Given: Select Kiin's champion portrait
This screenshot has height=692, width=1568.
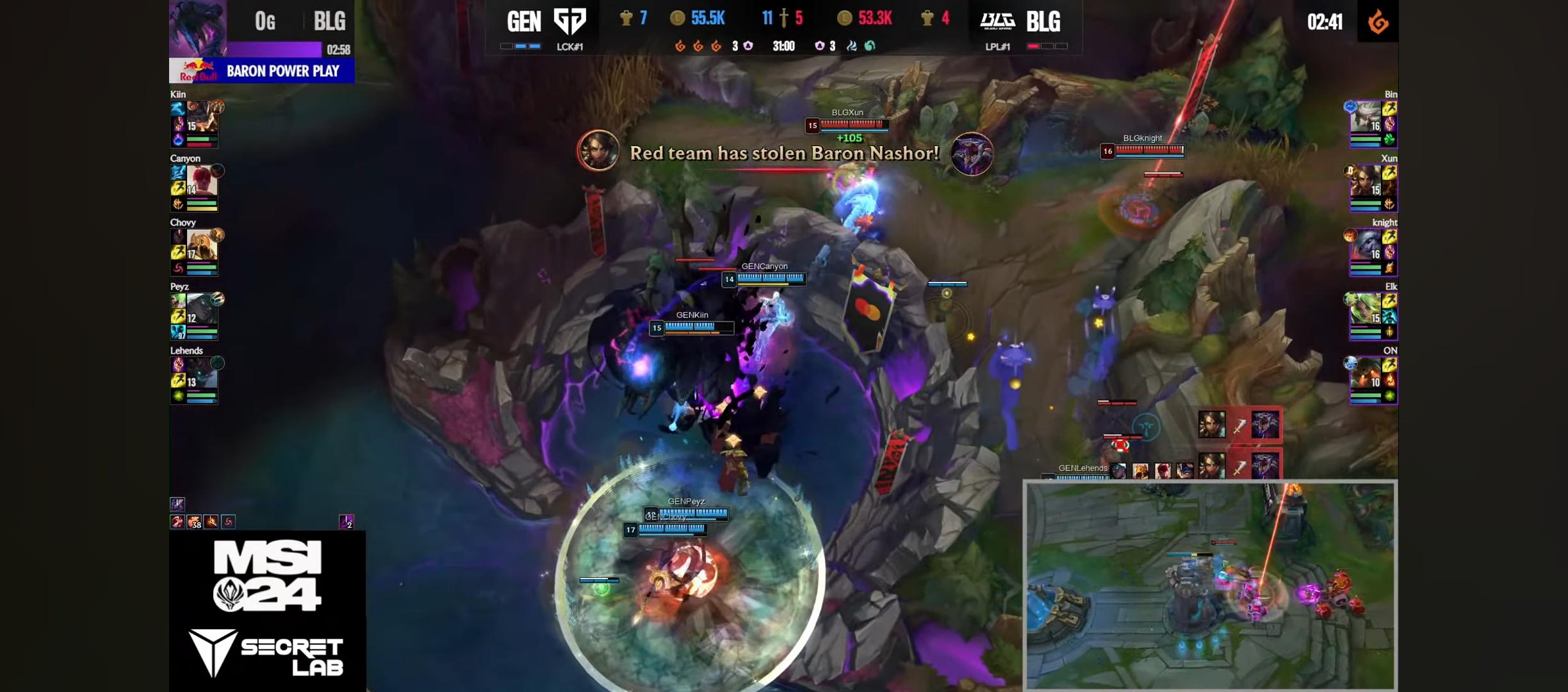Looking at the screenshot, I should [x=202, y=117].
